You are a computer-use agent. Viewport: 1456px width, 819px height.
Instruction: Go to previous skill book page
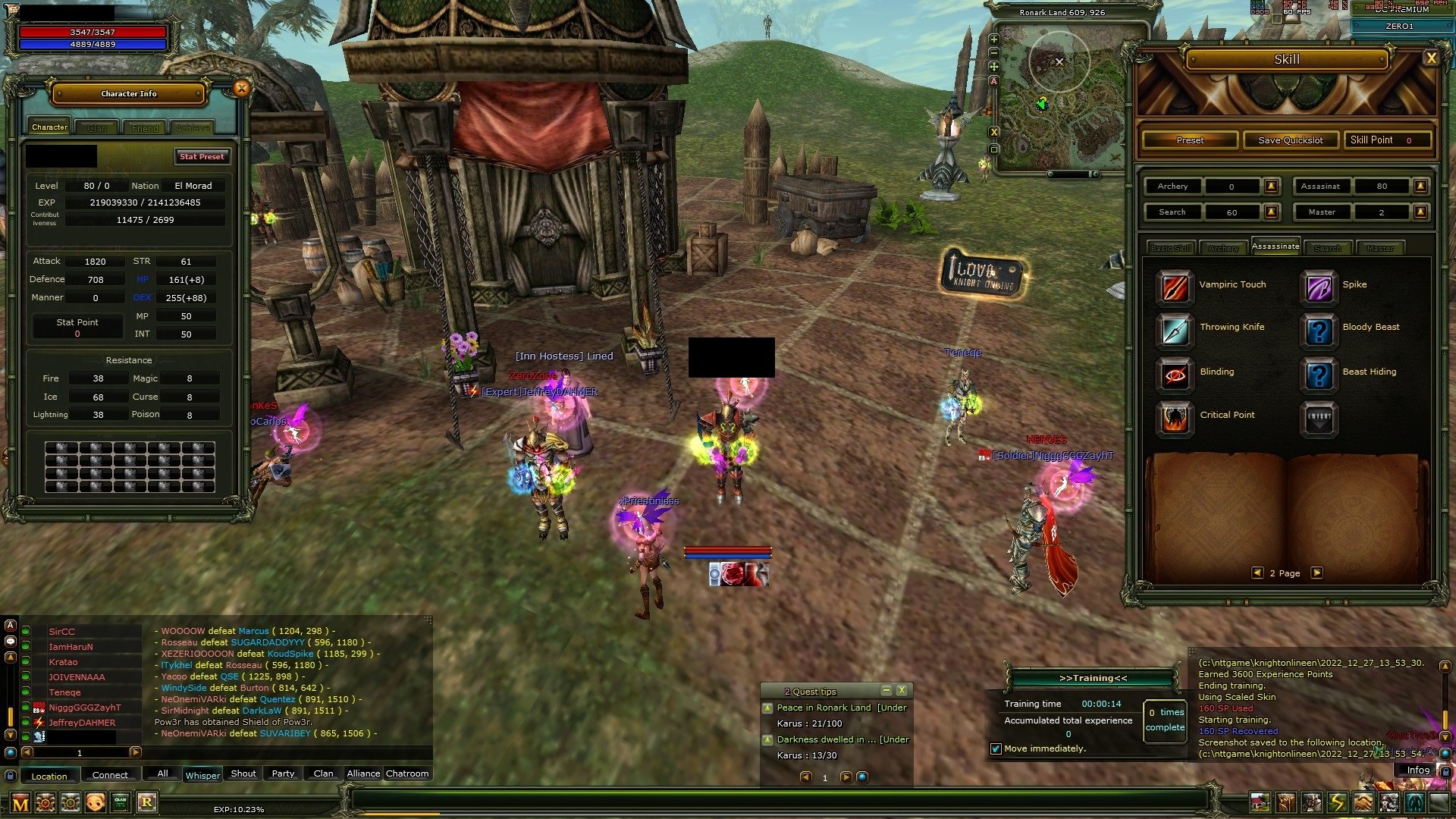tap(1258, 573)
